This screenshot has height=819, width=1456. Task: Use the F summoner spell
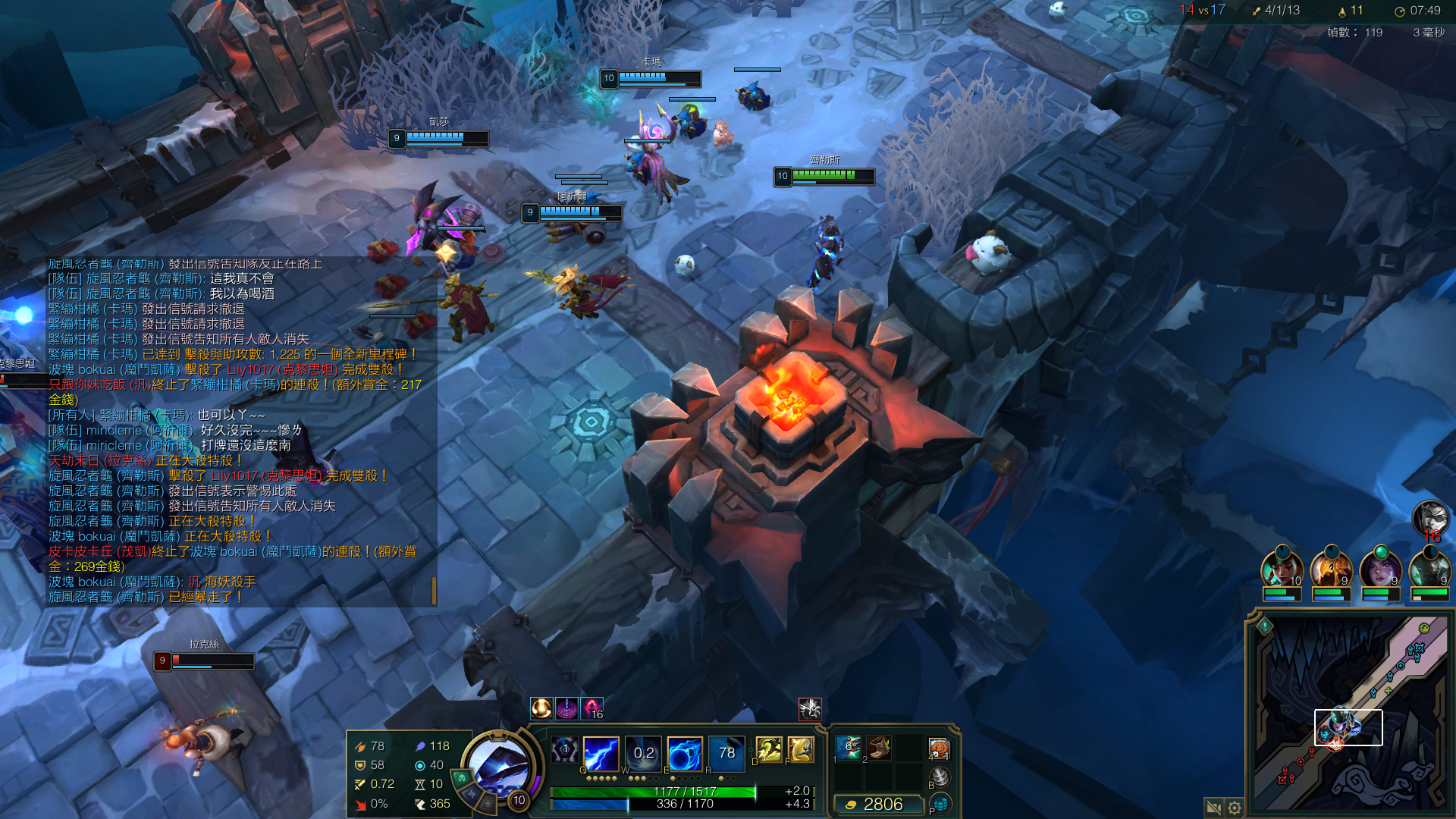[x=801, y=749]
